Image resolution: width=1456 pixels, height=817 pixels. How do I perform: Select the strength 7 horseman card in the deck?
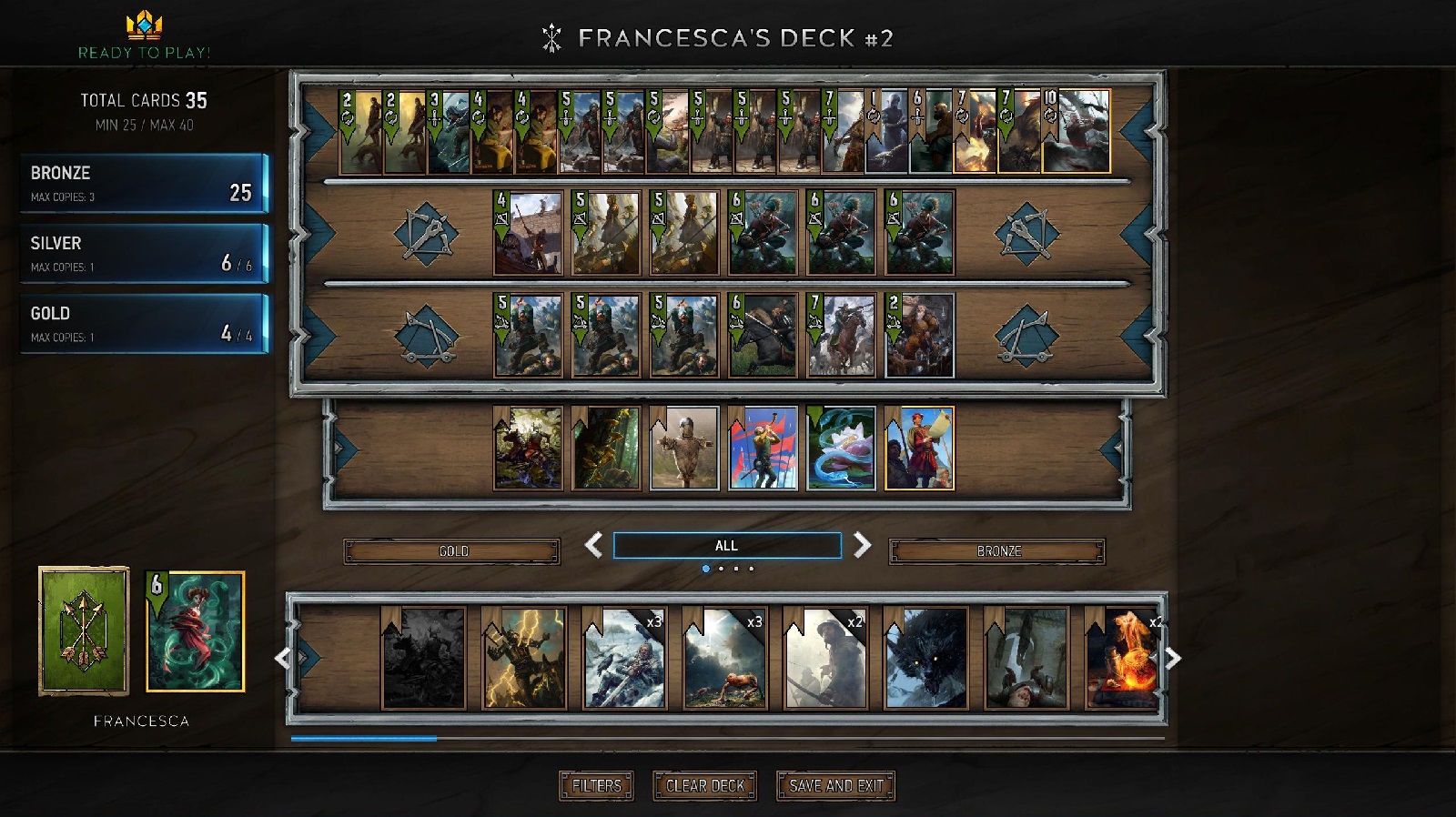(841, 335)
